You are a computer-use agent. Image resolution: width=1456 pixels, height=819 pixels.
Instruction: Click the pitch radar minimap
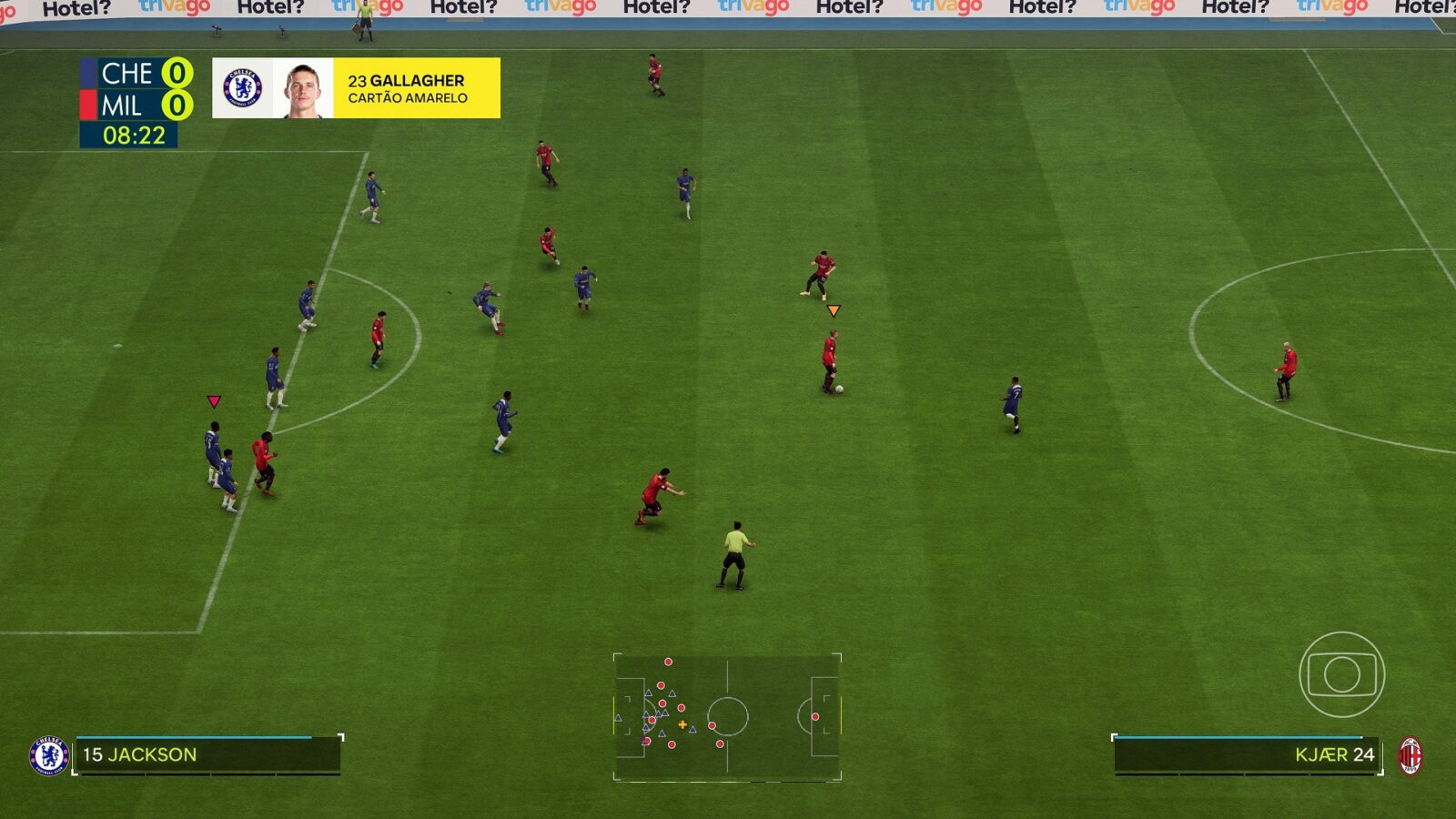pyautogui.click(x=727, y=717)
